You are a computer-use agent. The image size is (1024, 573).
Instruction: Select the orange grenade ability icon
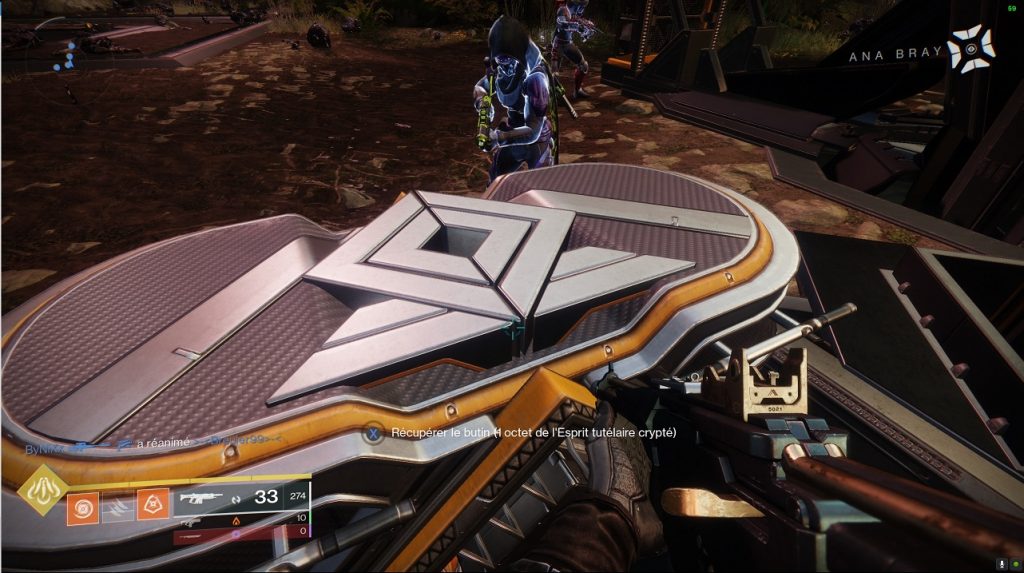83,507
